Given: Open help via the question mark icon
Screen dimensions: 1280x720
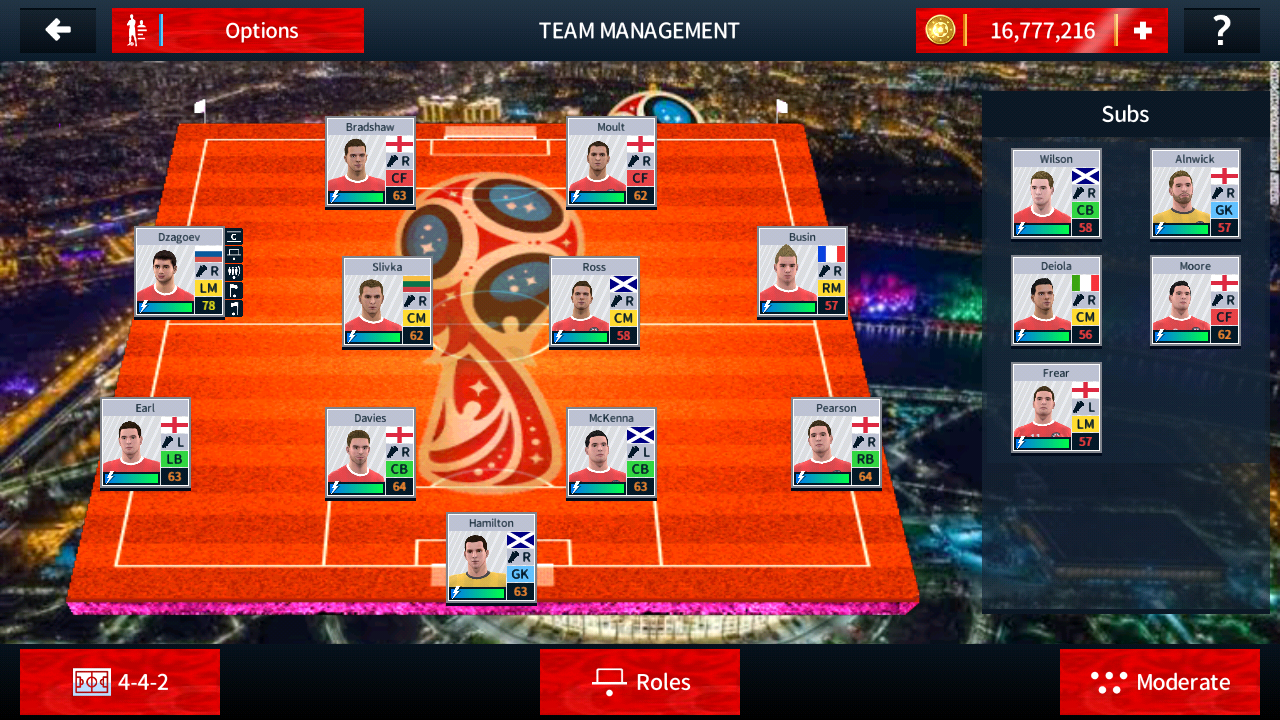Looking at the screenshot, I should click(1221, 30).
